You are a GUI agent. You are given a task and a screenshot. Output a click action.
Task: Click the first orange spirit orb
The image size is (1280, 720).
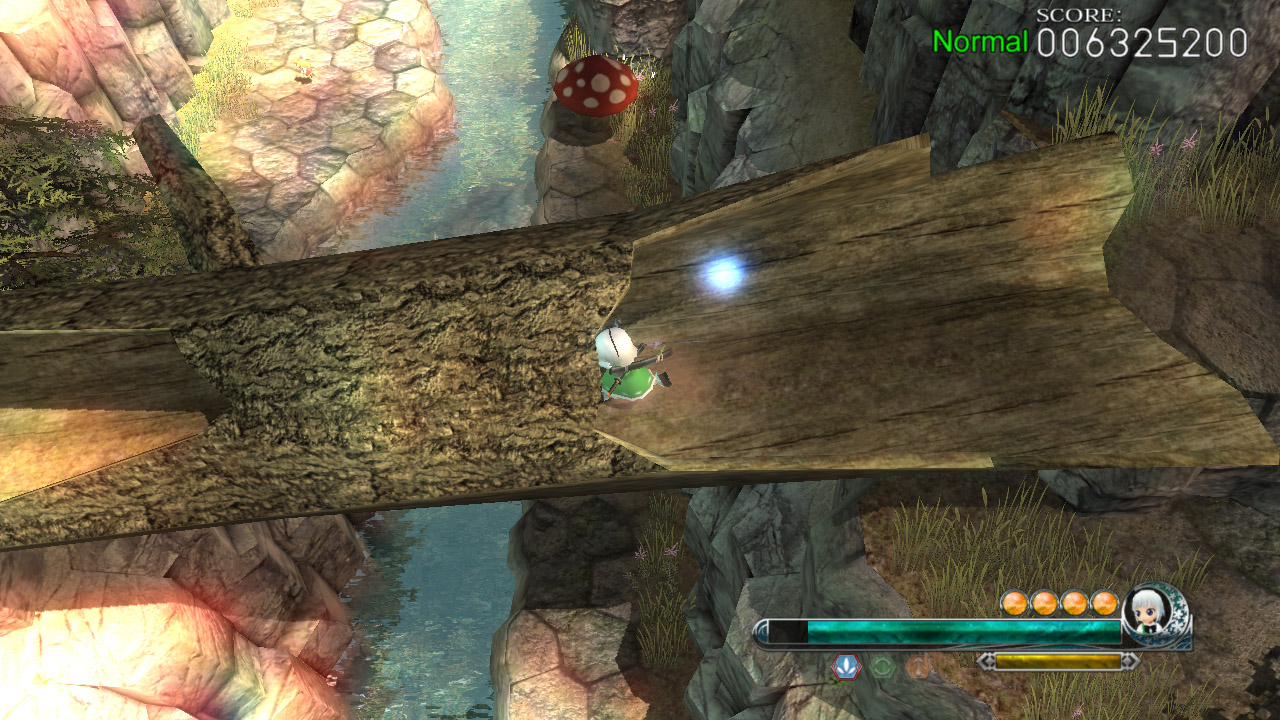(x=1014, y=603)
